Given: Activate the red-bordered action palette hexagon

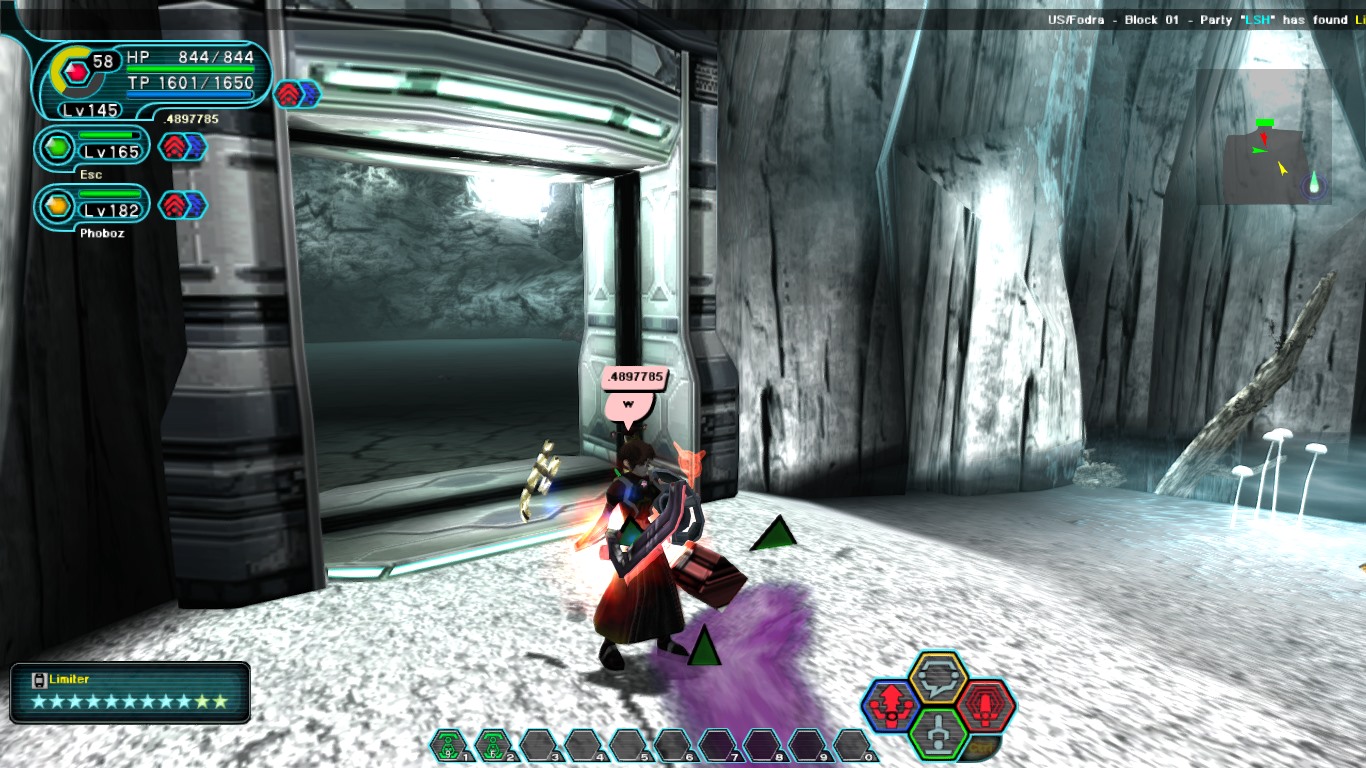Looking at the screenshot, I should coord(986,706).
